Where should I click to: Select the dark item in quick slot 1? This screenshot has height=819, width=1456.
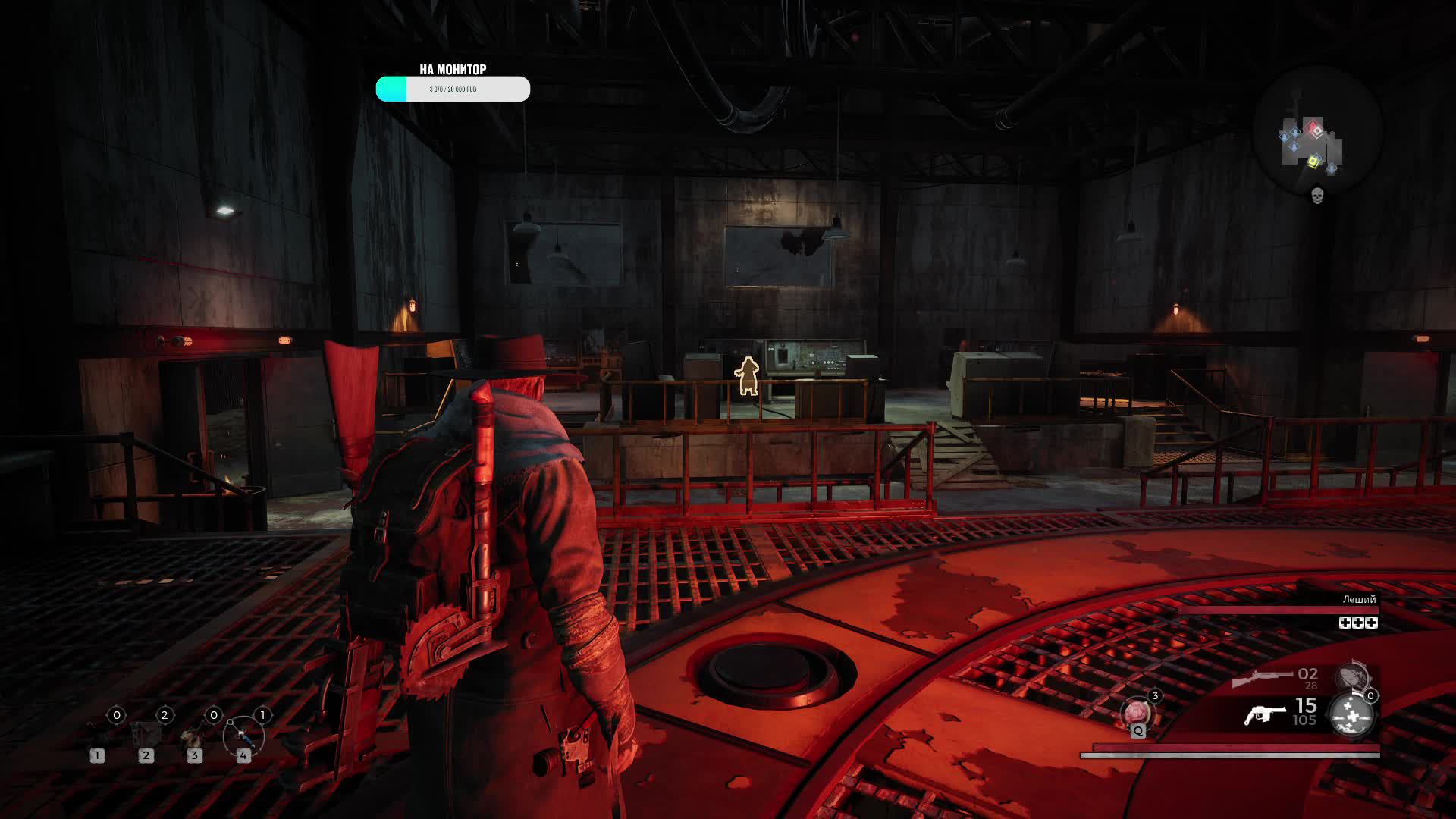97,733
